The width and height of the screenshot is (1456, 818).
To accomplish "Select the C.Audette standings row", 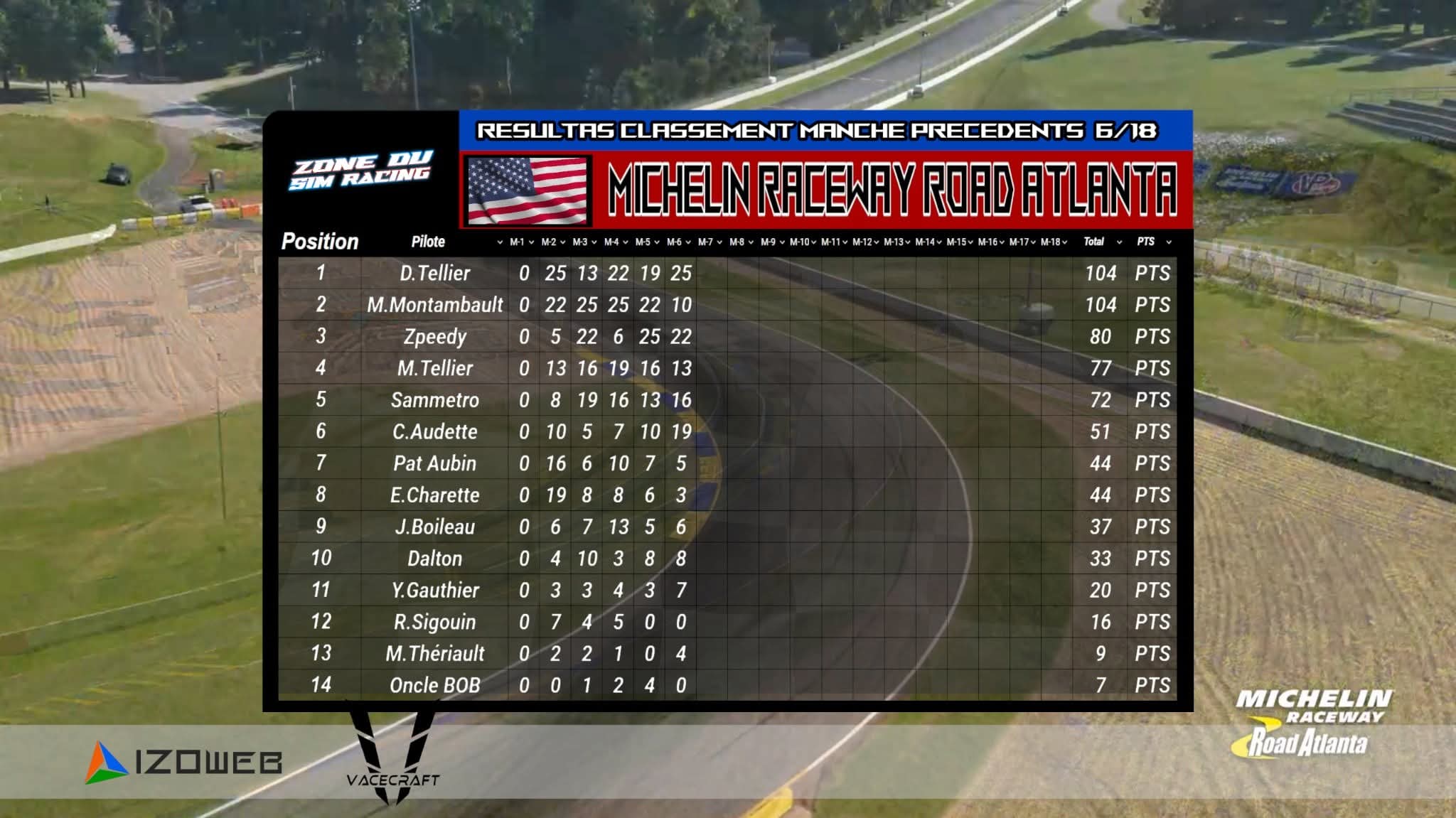I will point(434,432).
